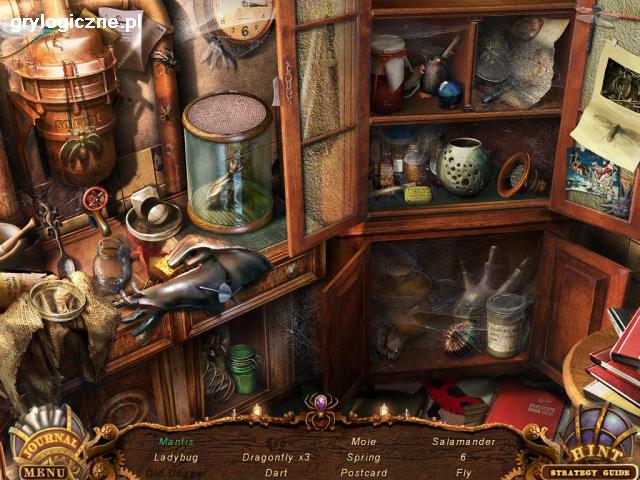Image resolution: width=640 pixels, height=480 pixels.
Task: Click the Fly list entry
Action: coord(463,473)
